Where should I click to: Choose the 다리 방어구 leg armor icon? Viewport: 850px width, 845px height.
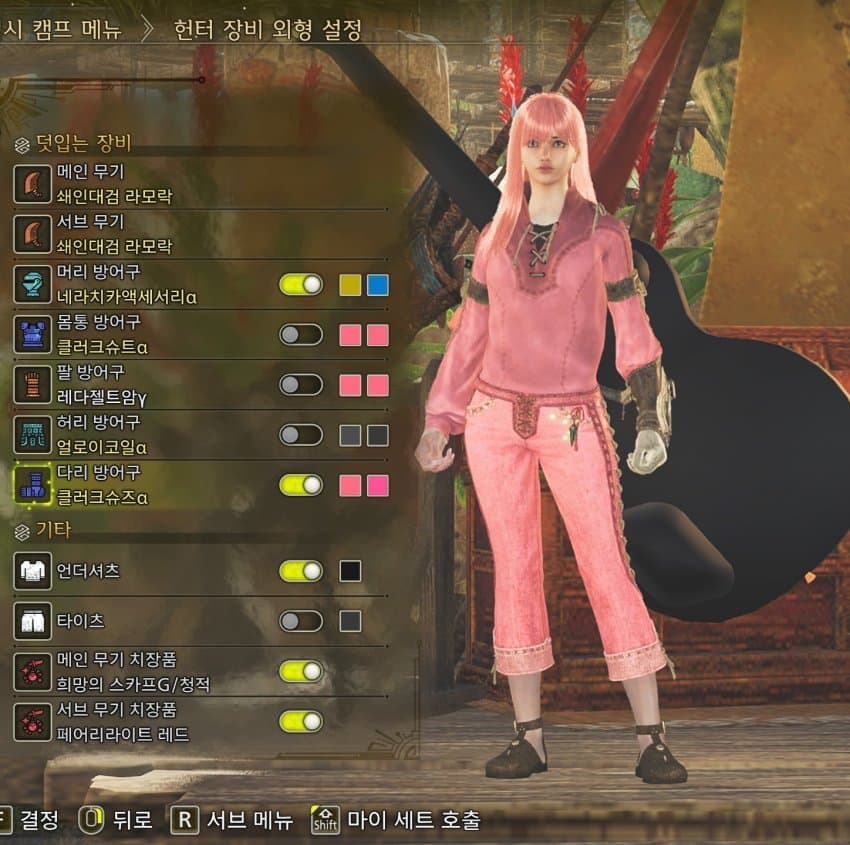(32, 485)
